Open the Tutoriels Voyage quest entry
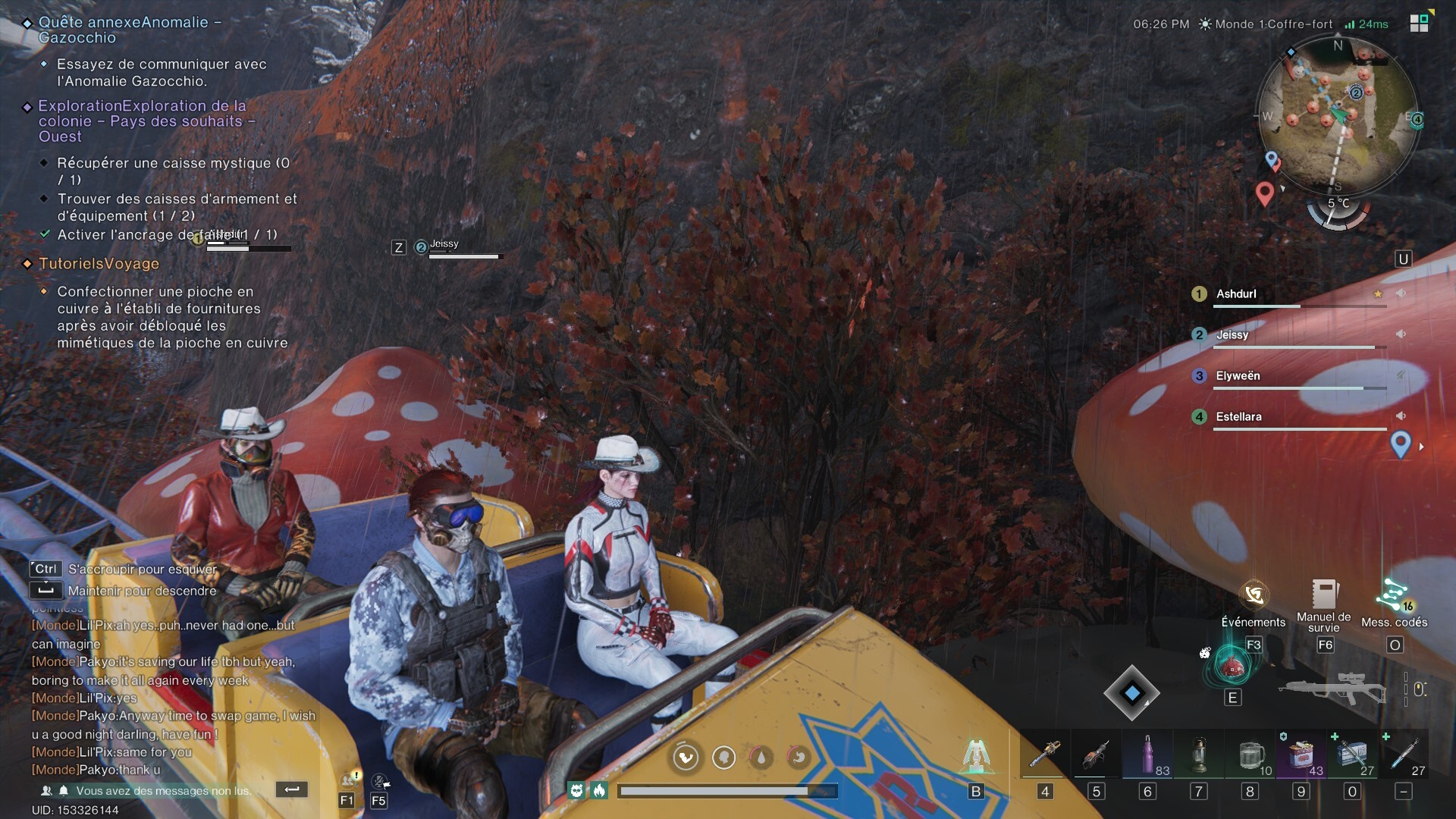 [99, 264]
